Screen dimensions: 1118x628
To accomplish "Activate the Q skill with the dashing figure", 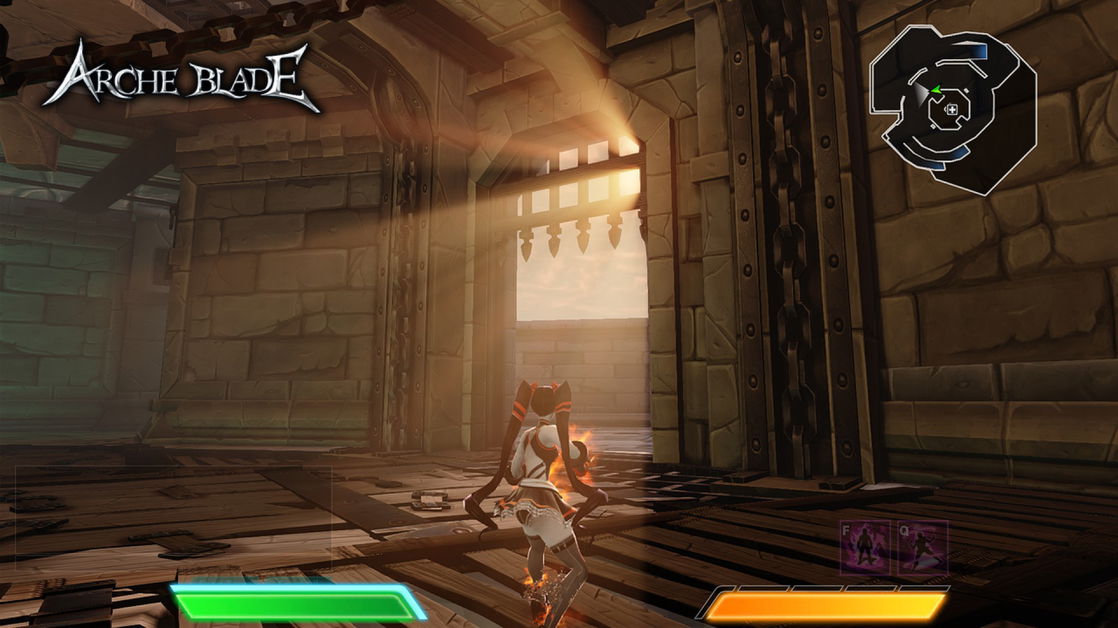I will [x=922, y=546].
